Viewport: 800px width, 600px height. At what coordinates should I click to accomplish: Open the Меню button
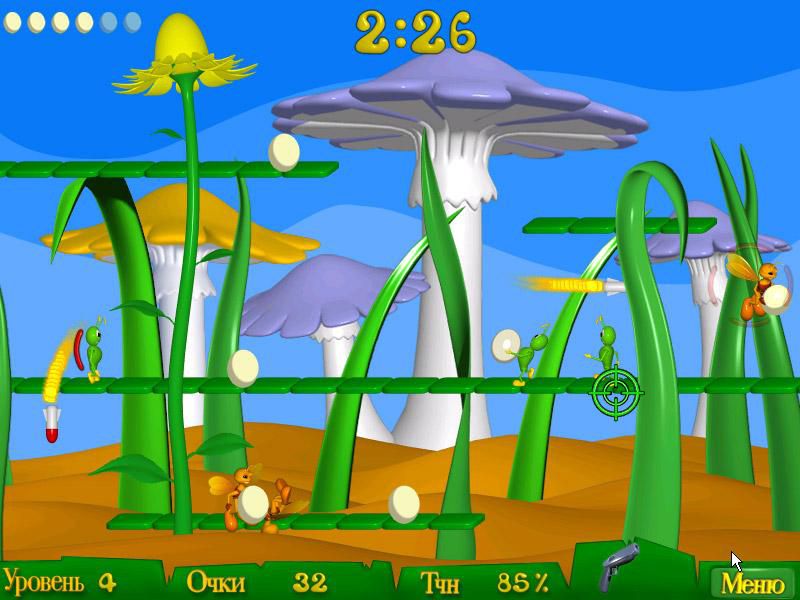click(752, 581)
